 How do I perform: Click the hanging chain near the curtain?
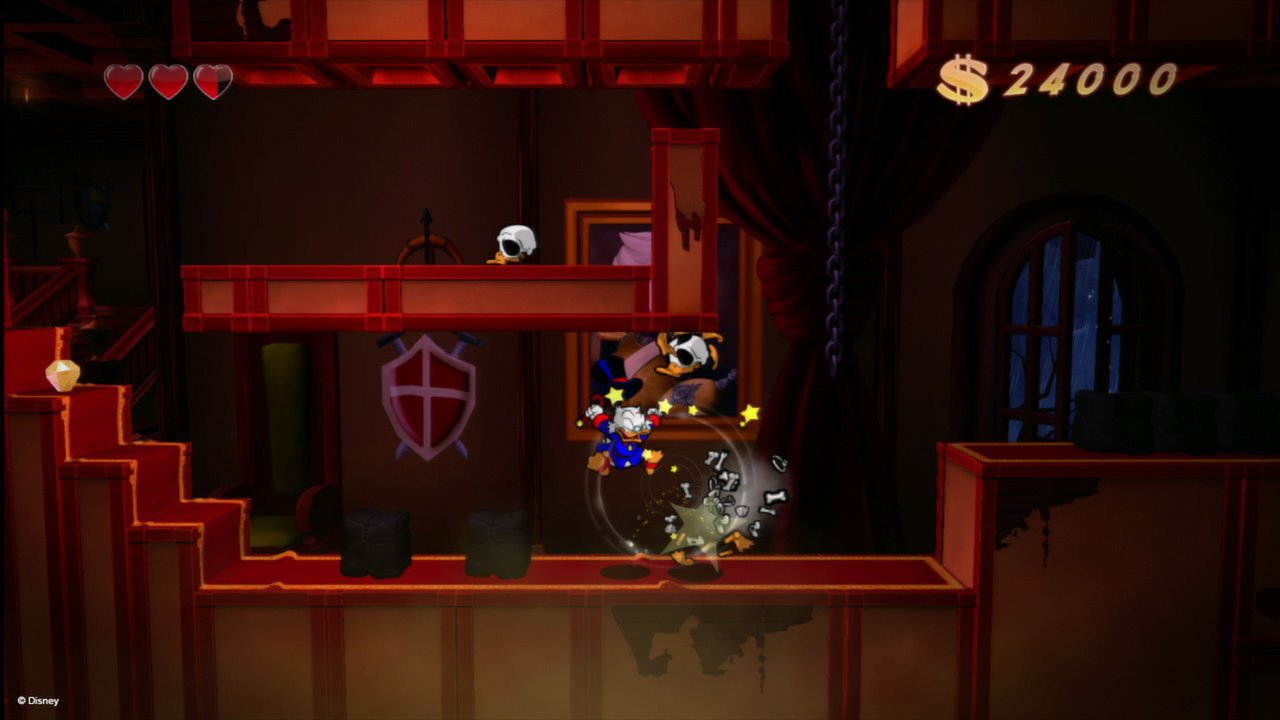click(836, 200)
